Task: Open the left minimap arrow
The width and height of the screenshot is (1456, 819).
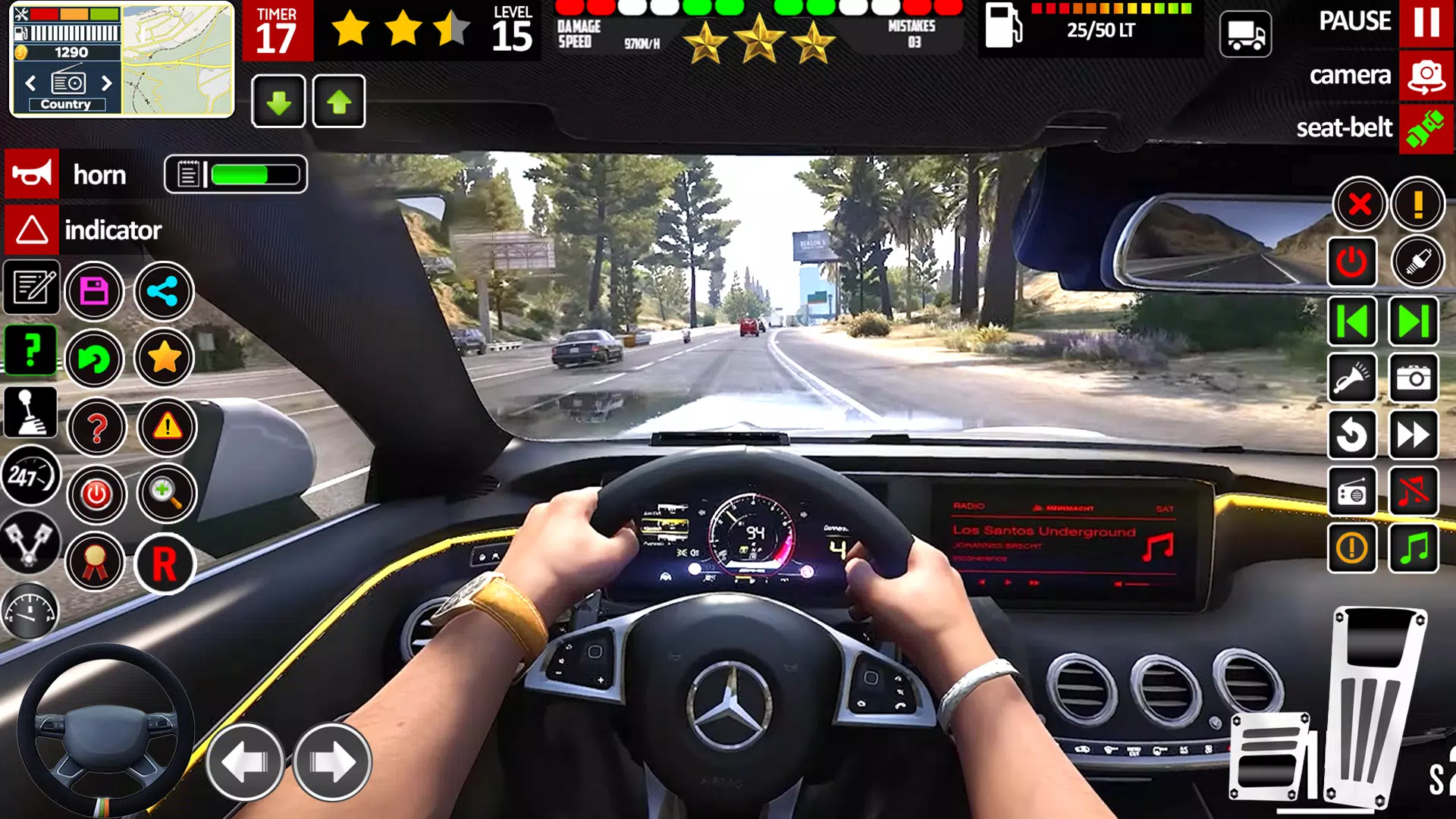Action: pos(30,84)
